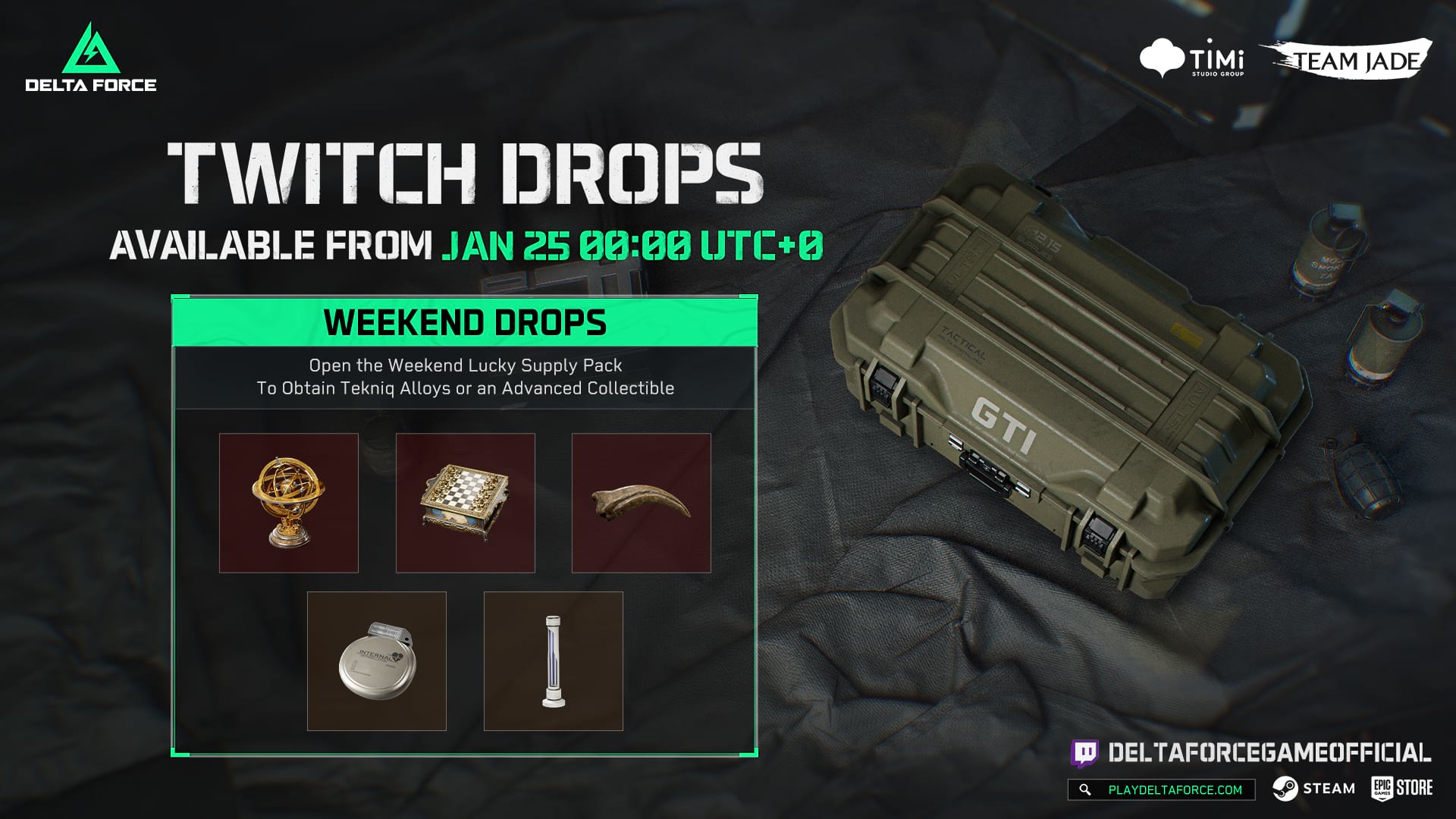Viewport: 1456px width, 819px height.
Task: Choose the ornate chess set collectible tile
Action: pos(465,503)
